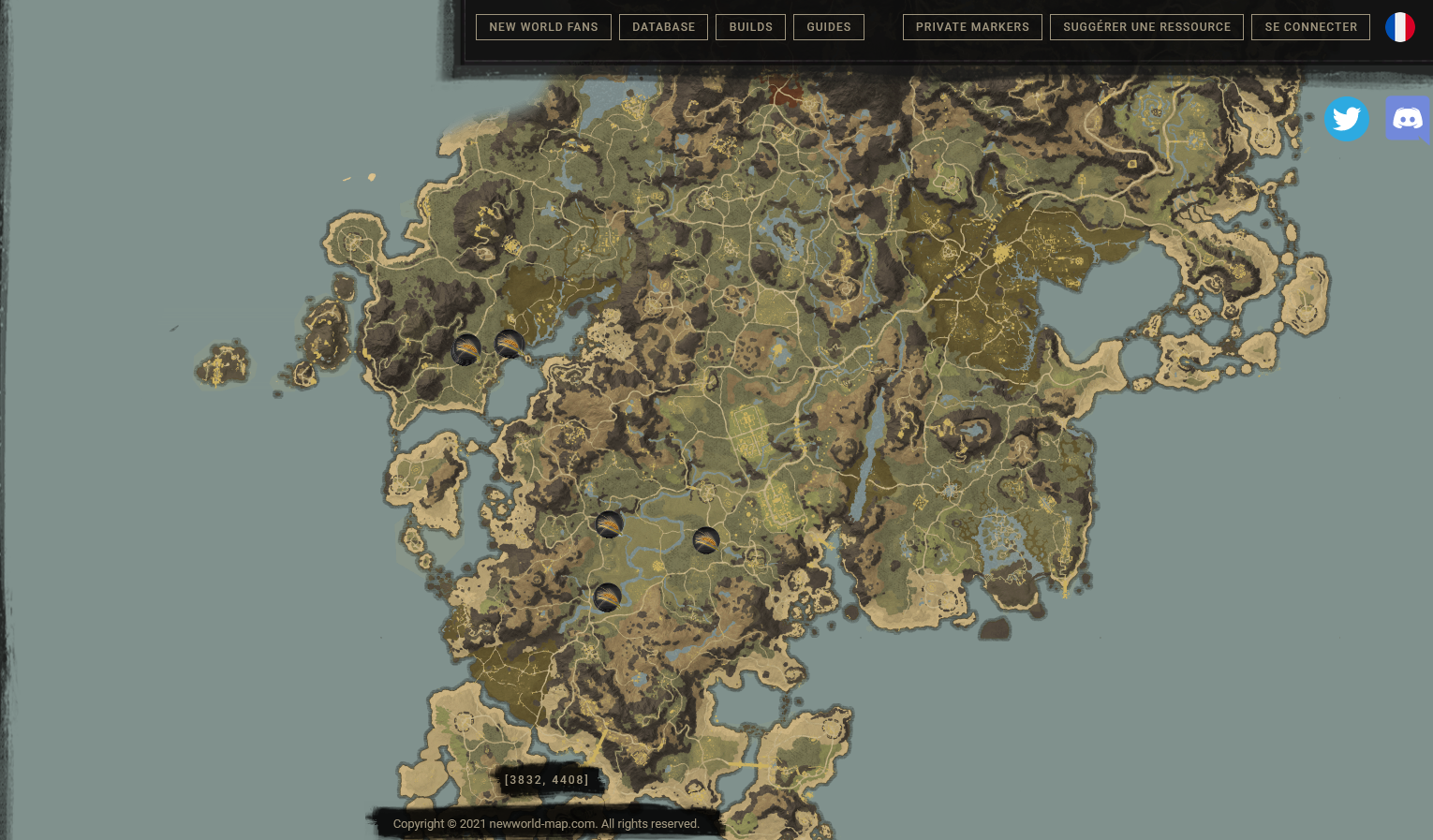Click SUGGÉRER UNE RESSOURCE

pyautogui.click(x=1146, y=27)
